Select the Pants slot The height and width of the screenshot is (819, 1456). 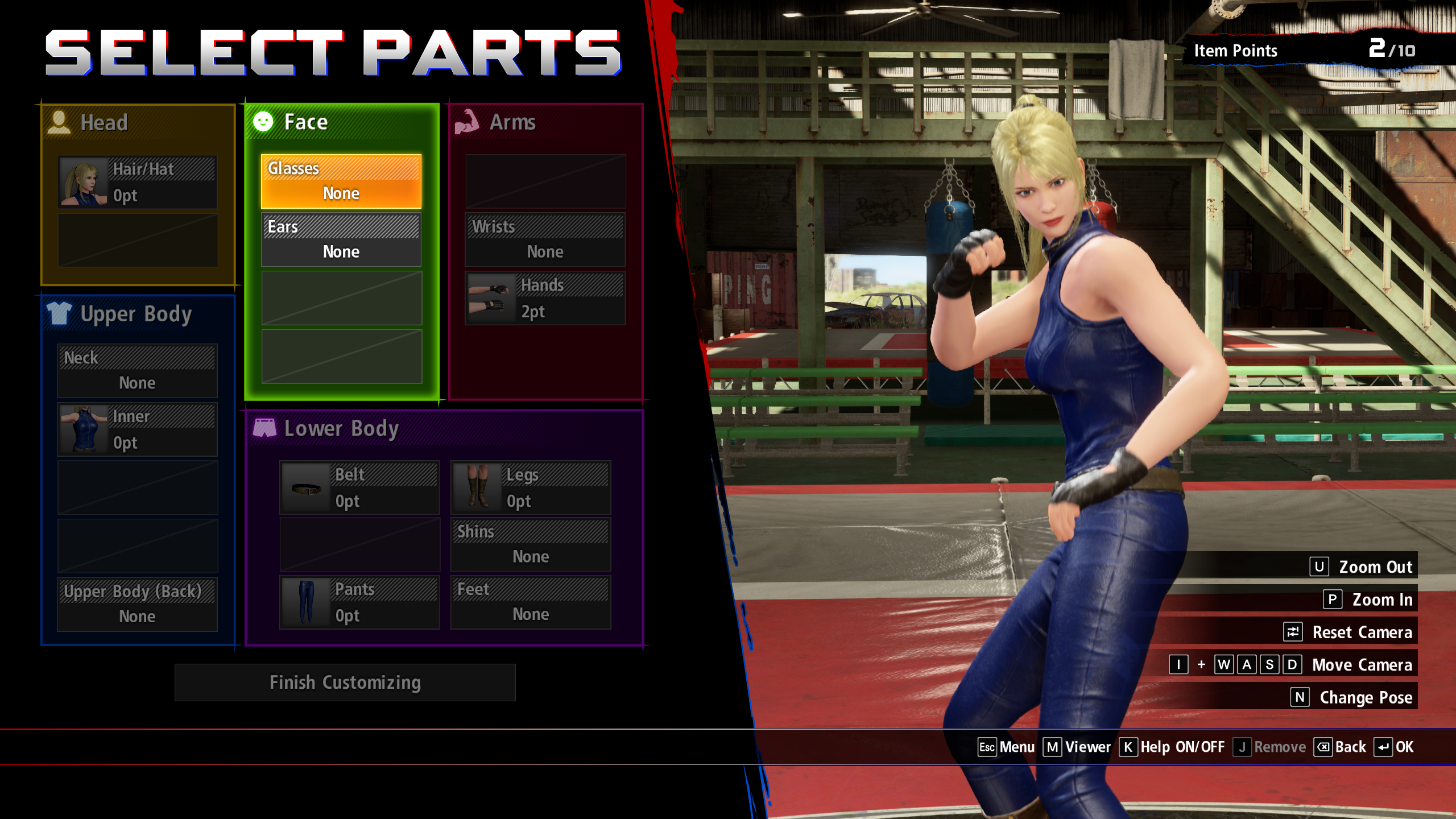(359, 602)
